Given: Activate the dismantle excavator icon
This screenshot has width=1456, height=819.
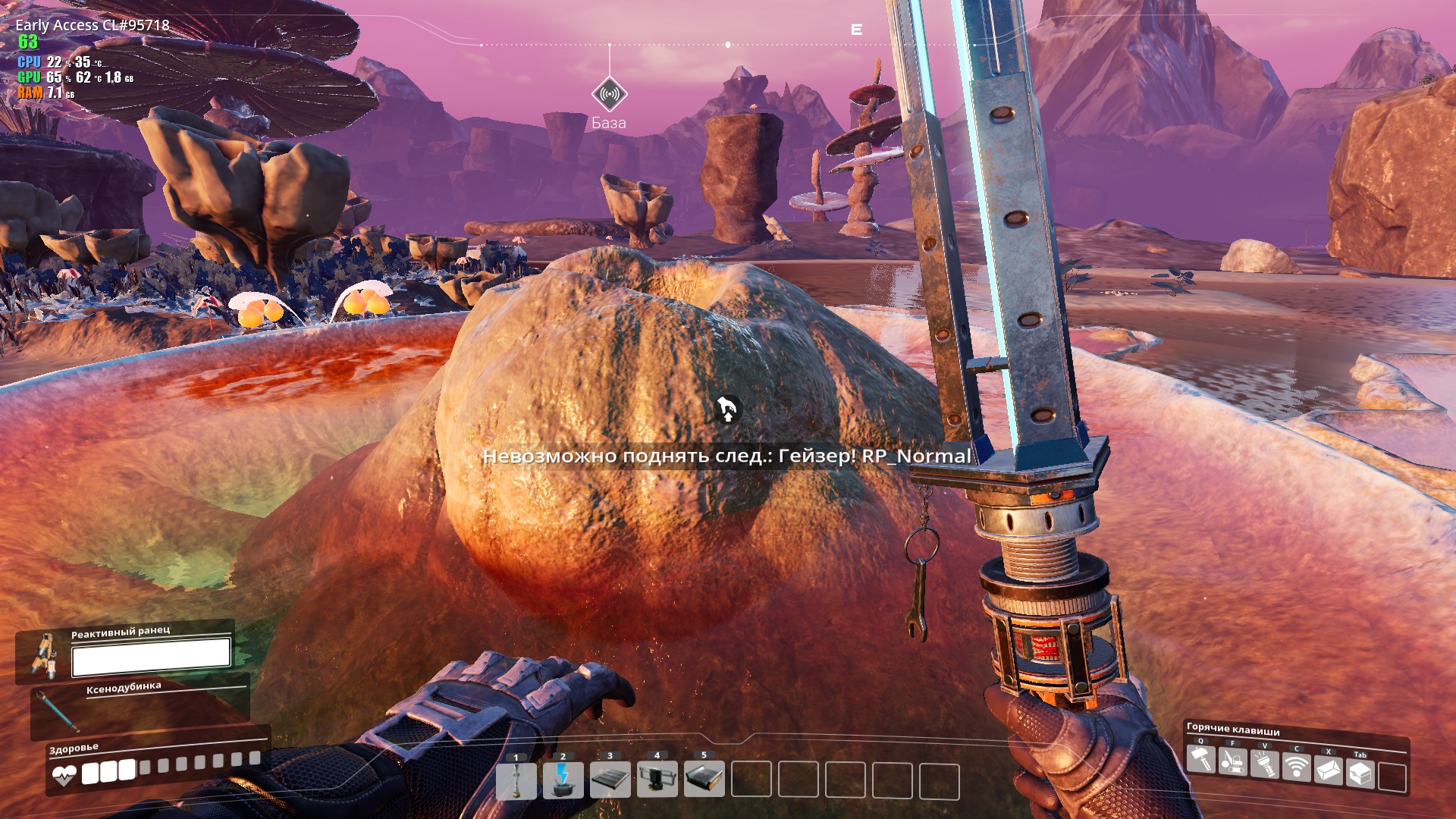Looking at the screenshot, I should point(1233,761).
